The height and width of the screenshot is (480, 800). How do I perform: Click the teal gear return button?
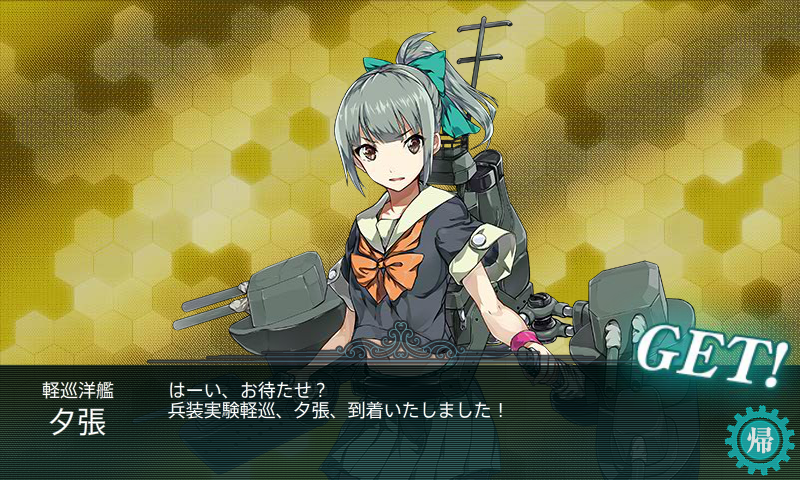click(x=759, y=439)
